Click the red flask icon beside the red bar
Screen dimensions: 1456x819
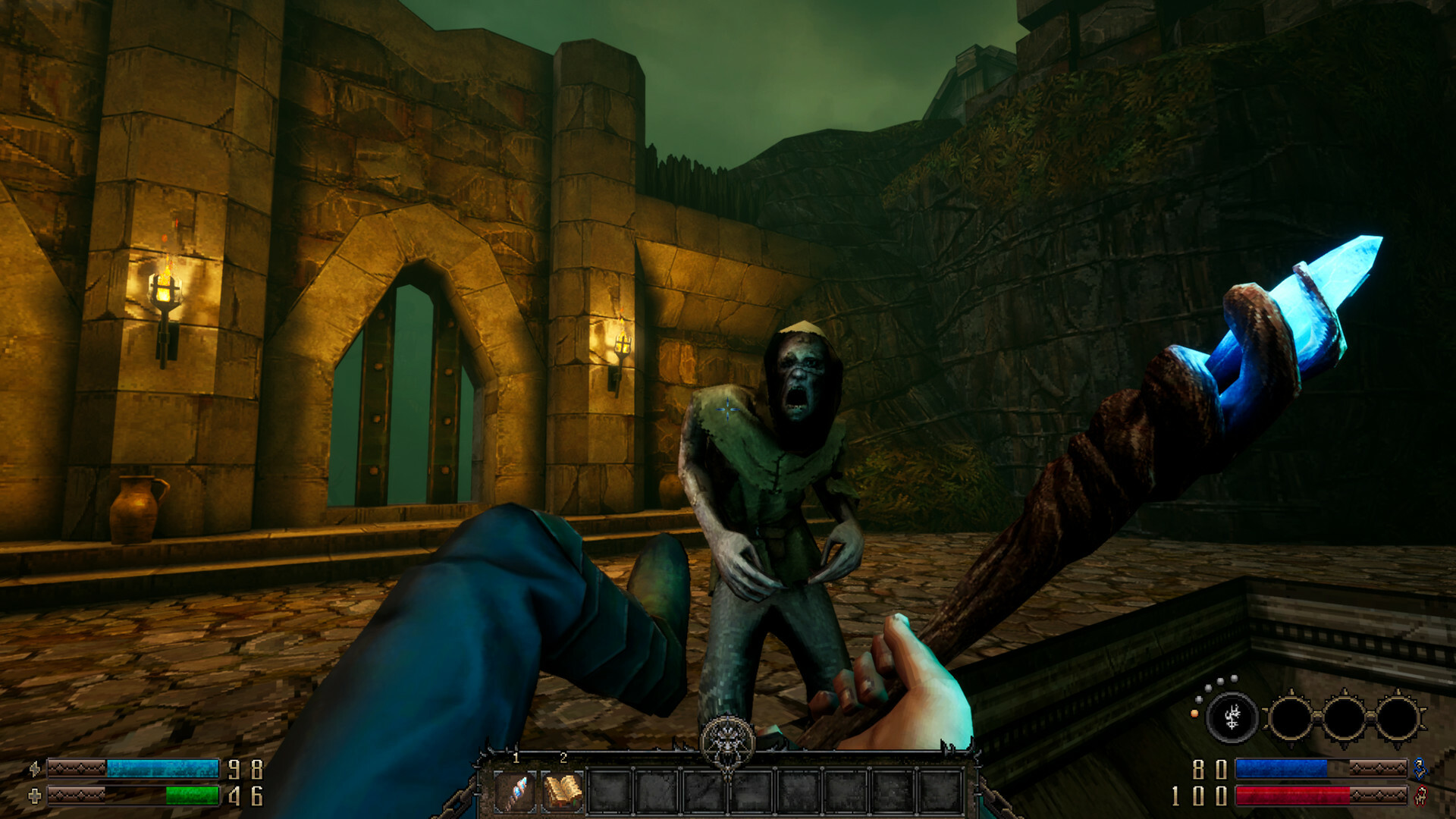1420,795
